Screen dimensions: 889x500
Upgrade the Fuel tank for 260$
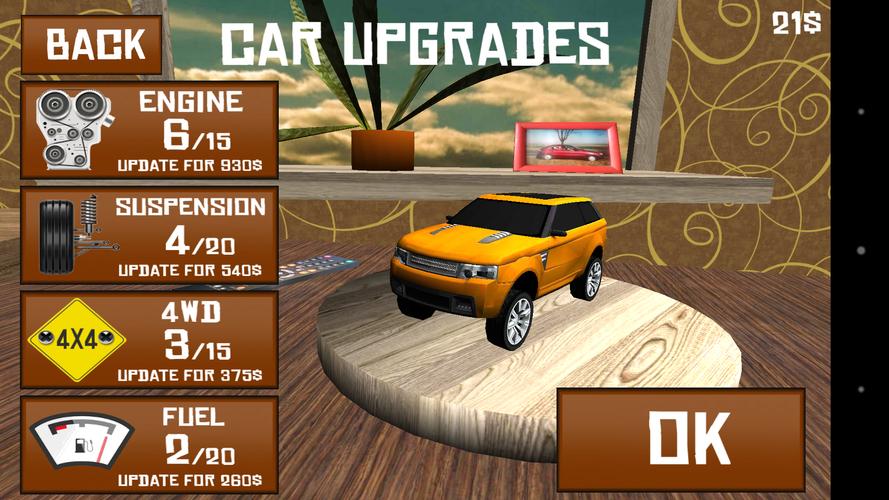click(x=149, y=445)
